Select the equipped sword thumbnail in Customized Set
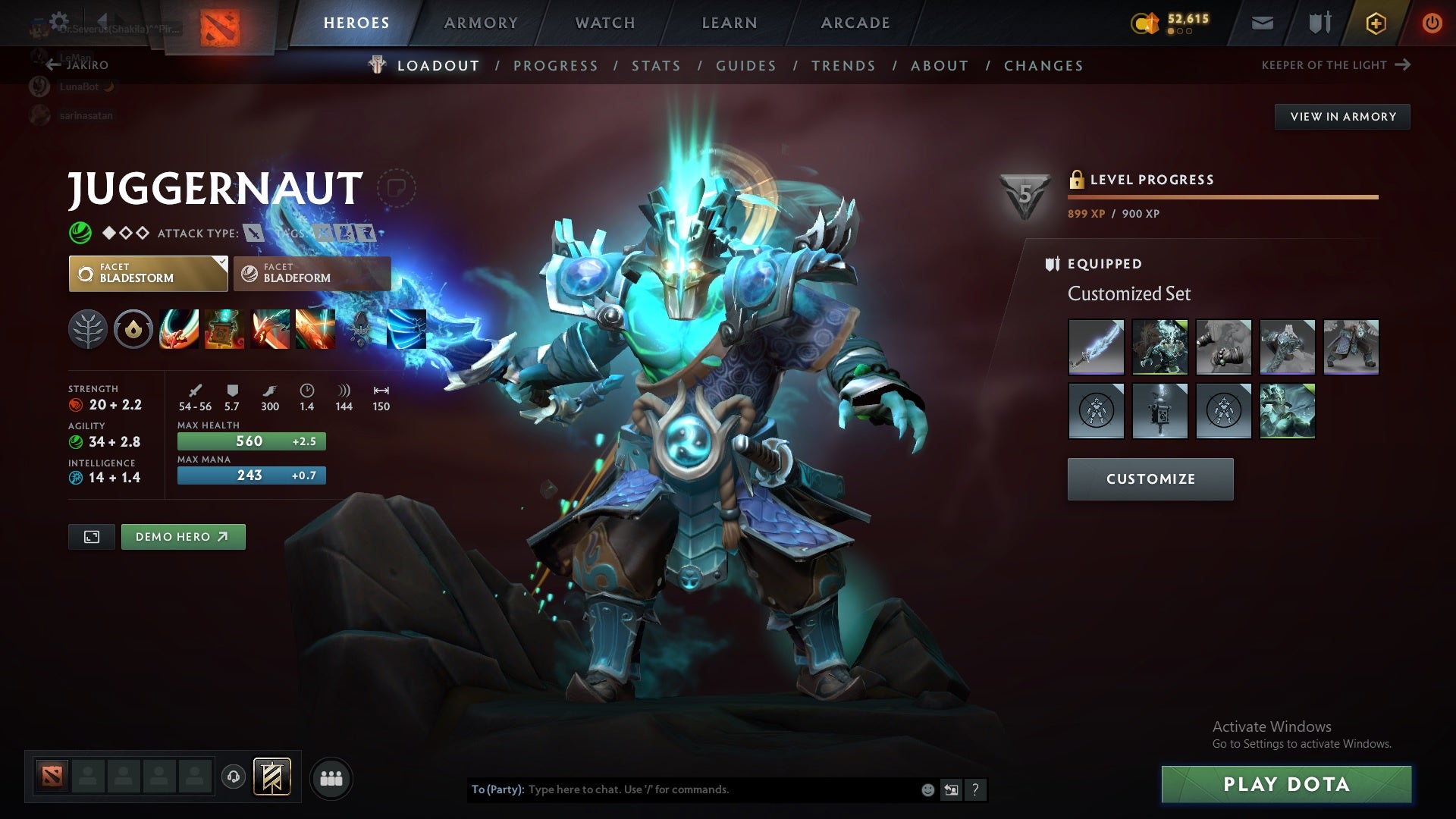This screenshot has height=819, width=1456. pyautogui.click(x=1097, y=347)
